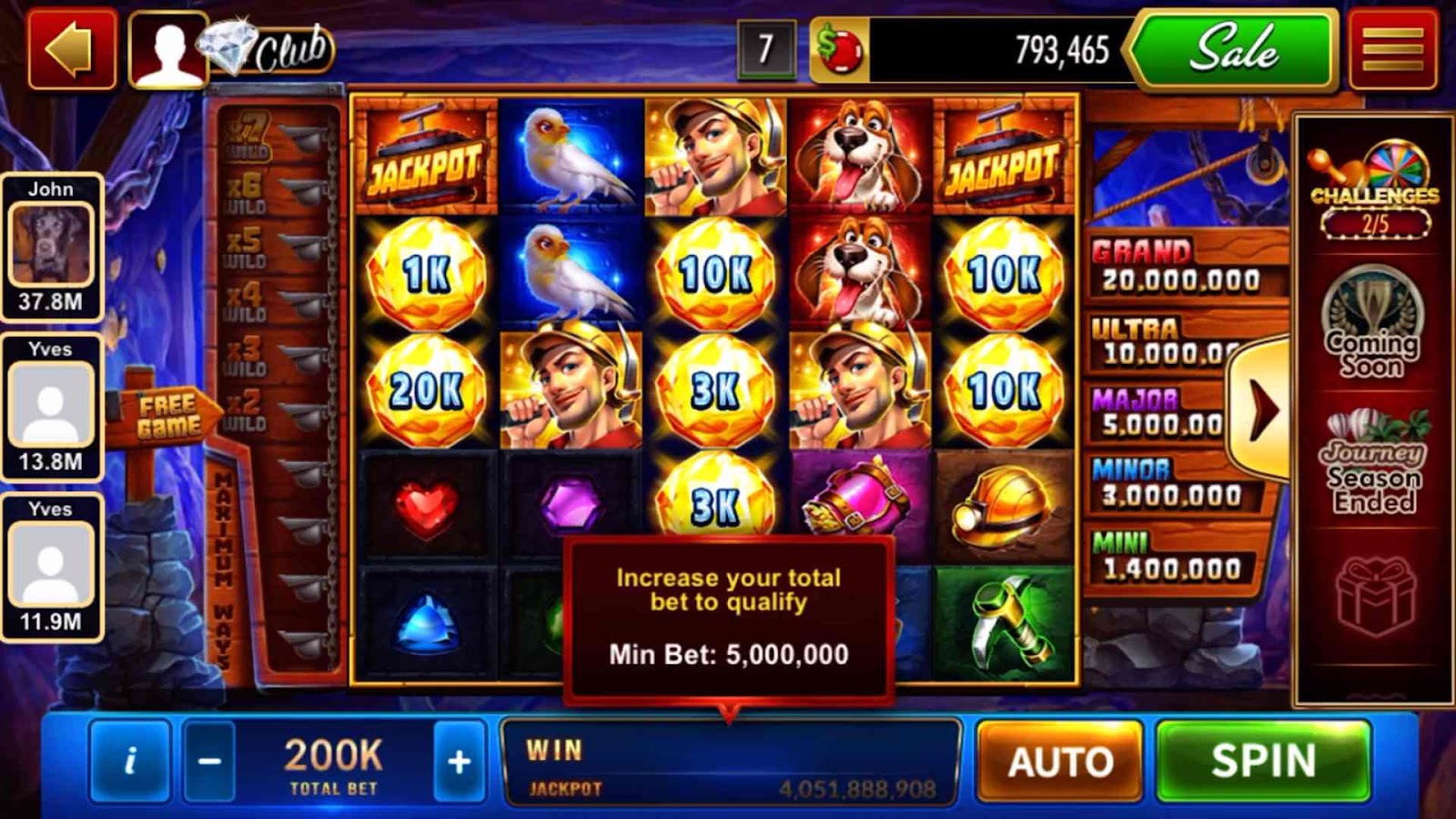Increase the total bet with plus
The width and height of the screenshot is (1456, 819).
pyautogui.click(x=459, y=762)
